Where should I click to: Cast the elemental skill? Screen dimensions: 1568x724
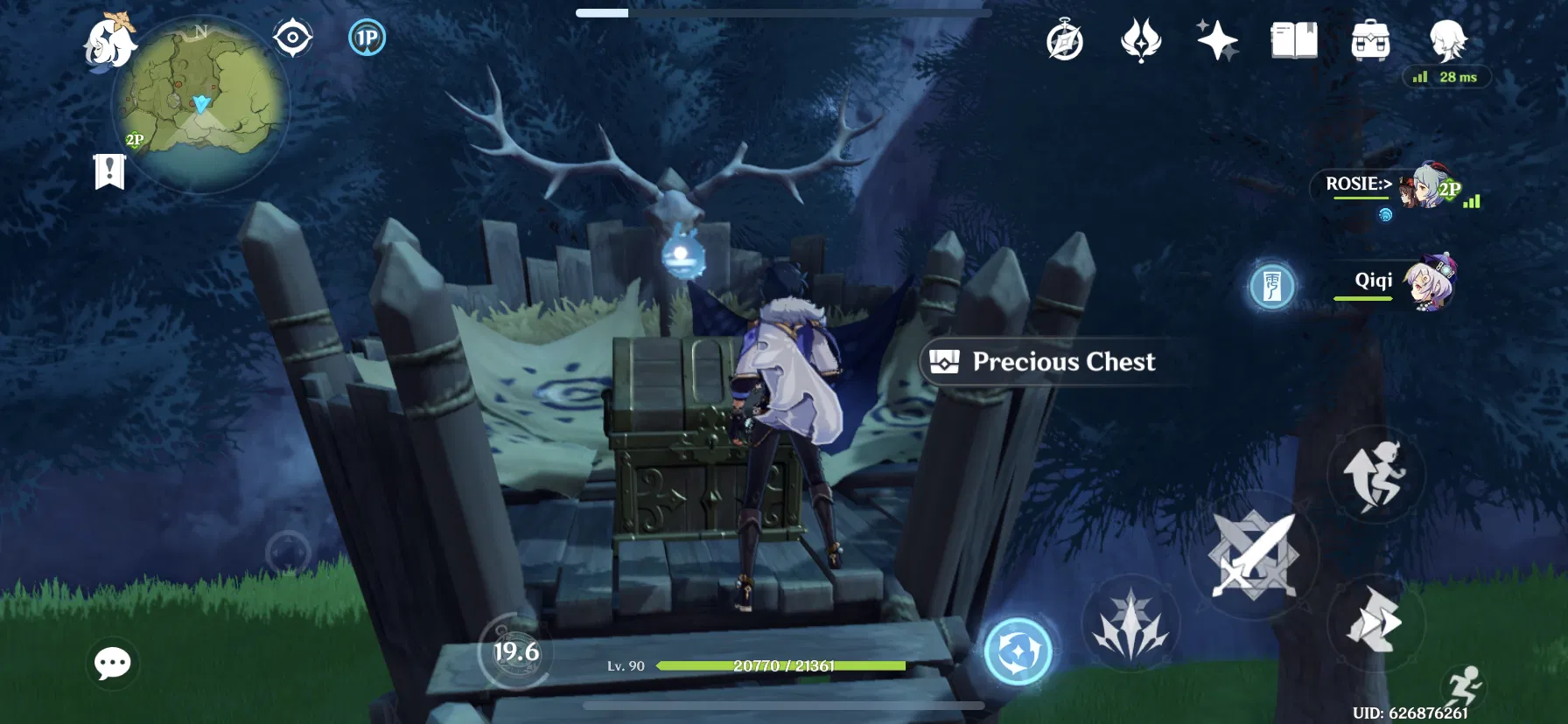point(1017,651)
